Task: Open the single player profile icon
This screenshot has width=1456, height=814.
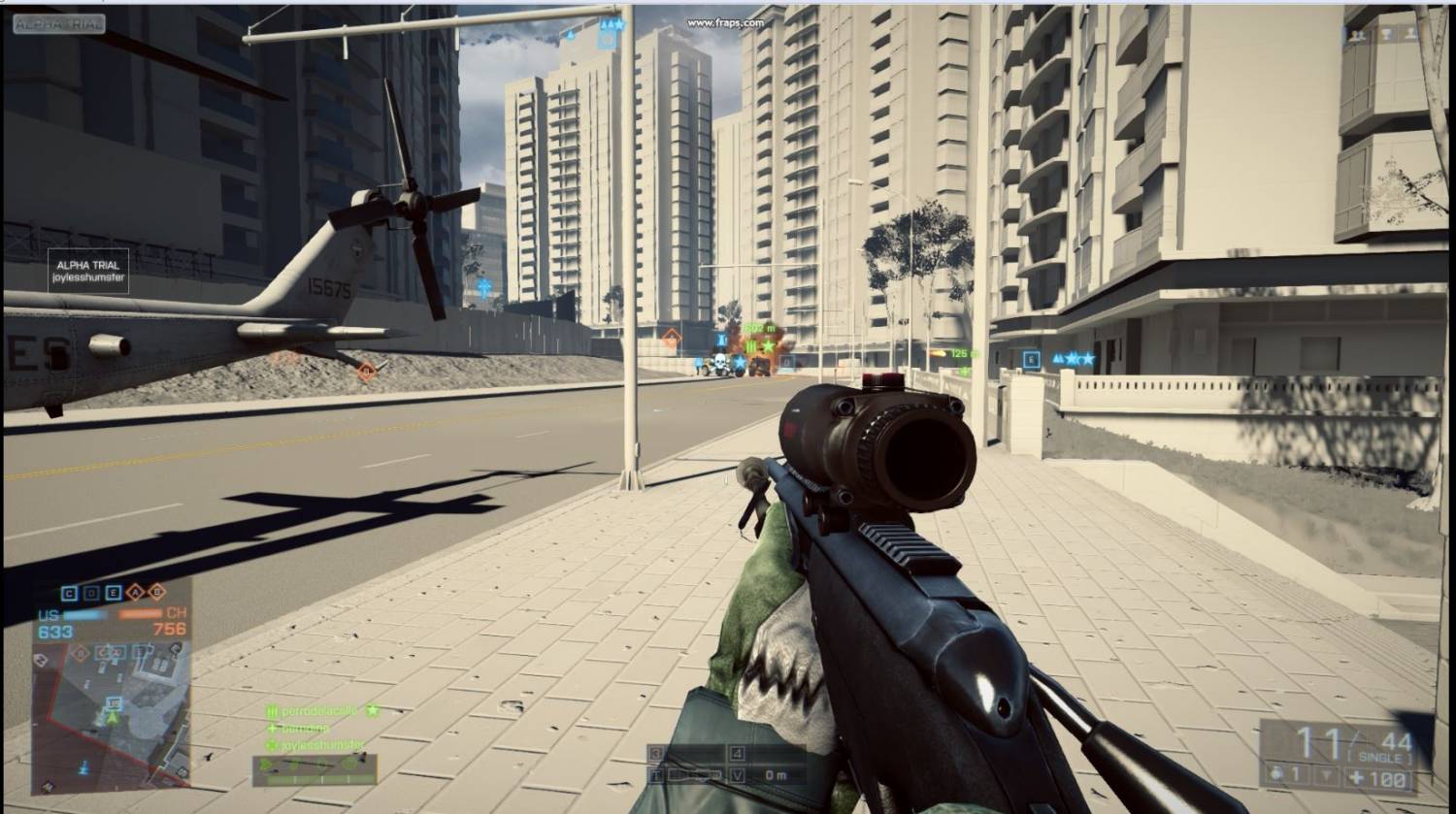Action: pyautogui.click(x=1410, y=34)
